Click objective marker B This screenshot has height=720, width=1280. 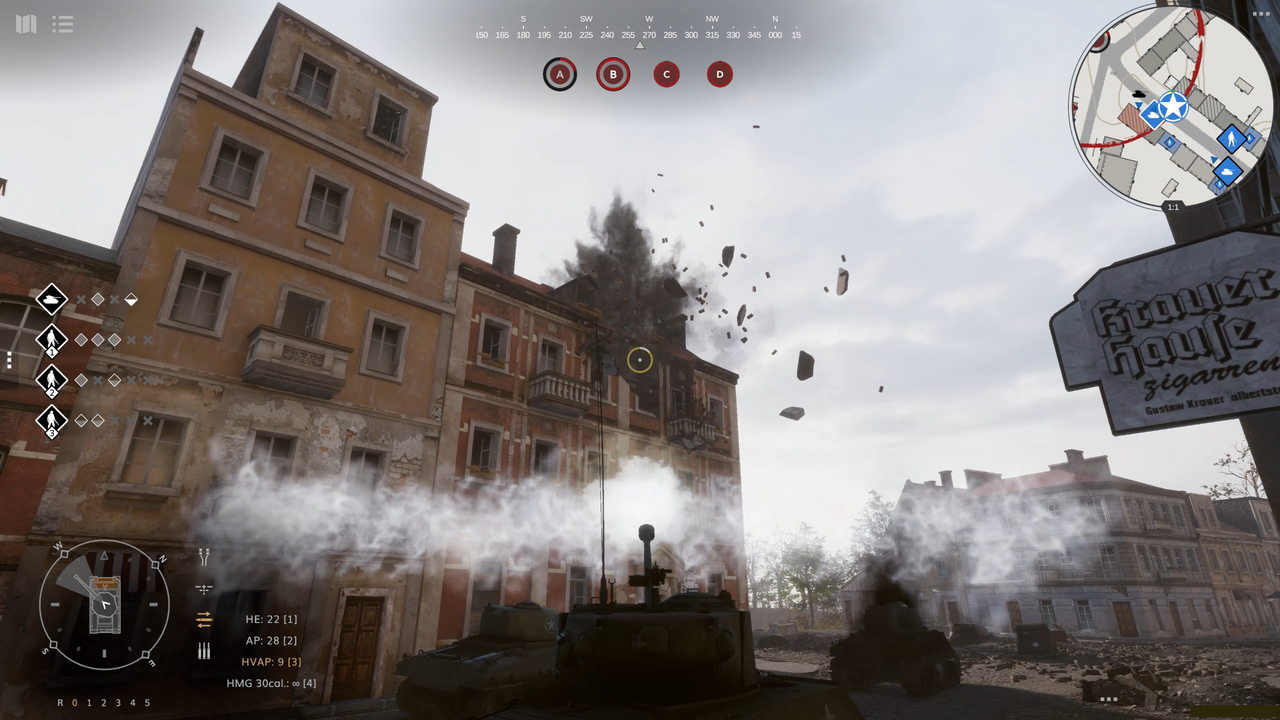tap(613, 74)
